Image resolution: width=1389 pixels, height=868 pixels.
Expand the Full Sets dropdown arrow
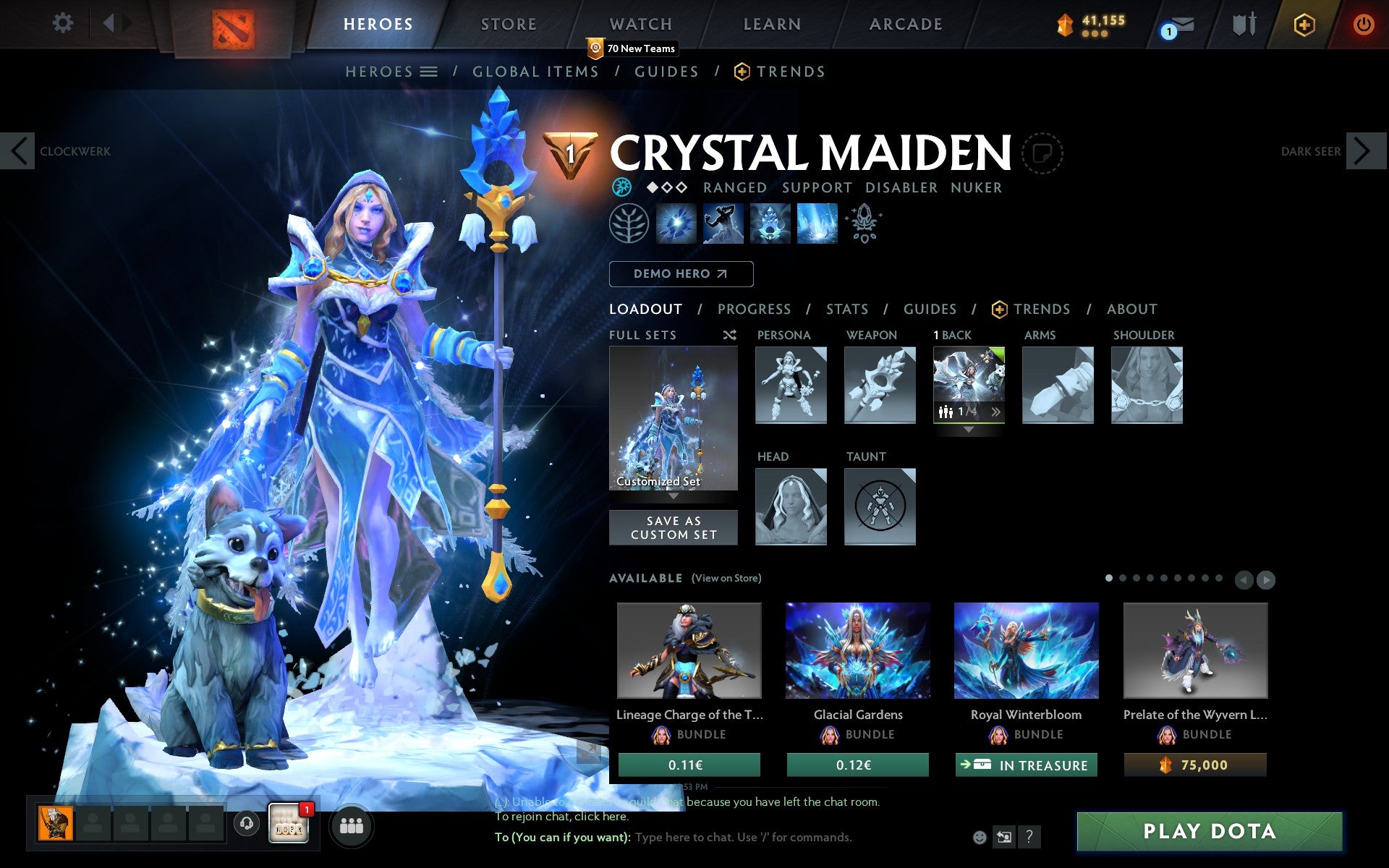tap(673, 496)
